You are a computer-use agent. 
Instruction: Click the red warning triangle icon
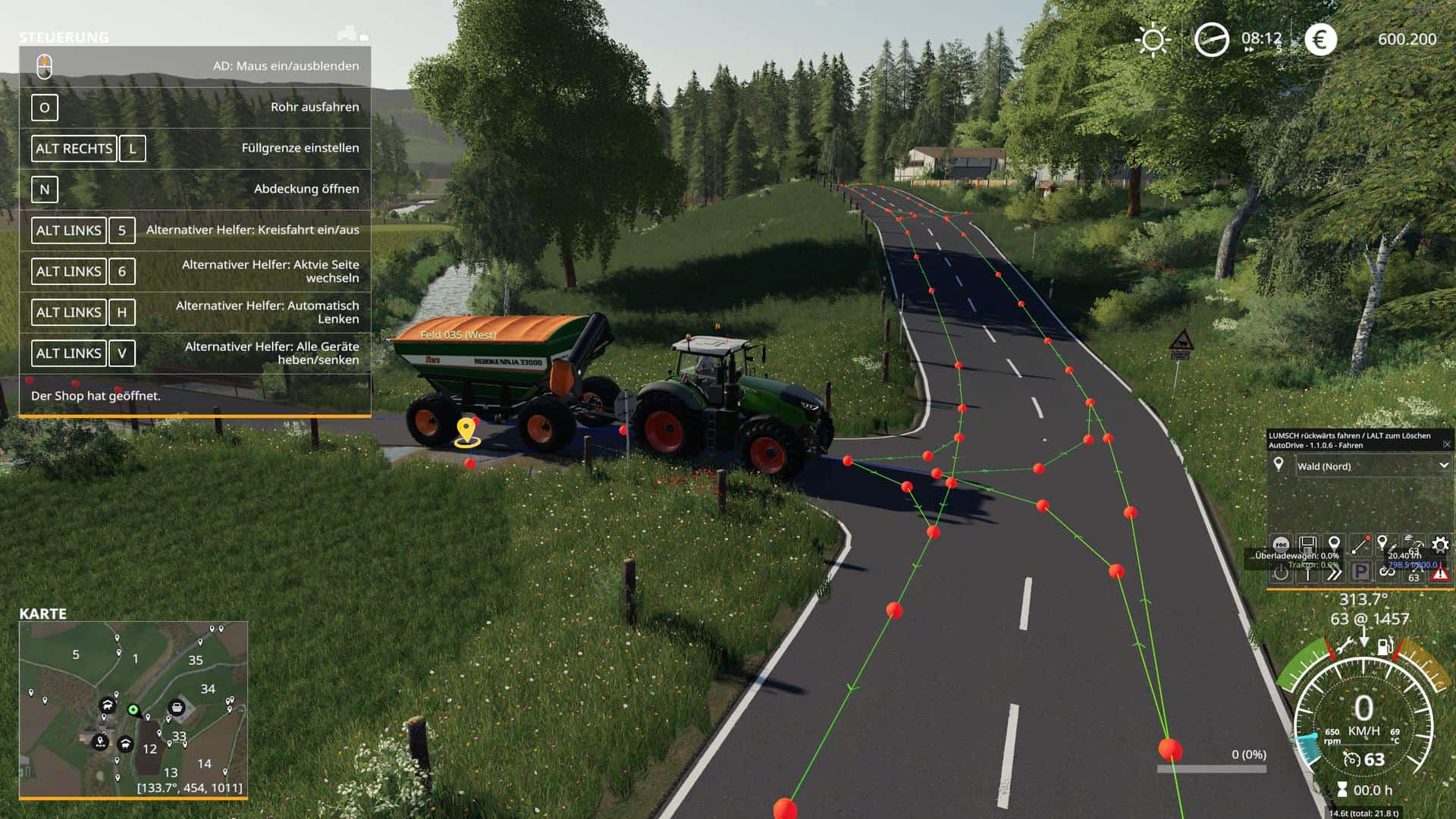(x=1439, y=574)
